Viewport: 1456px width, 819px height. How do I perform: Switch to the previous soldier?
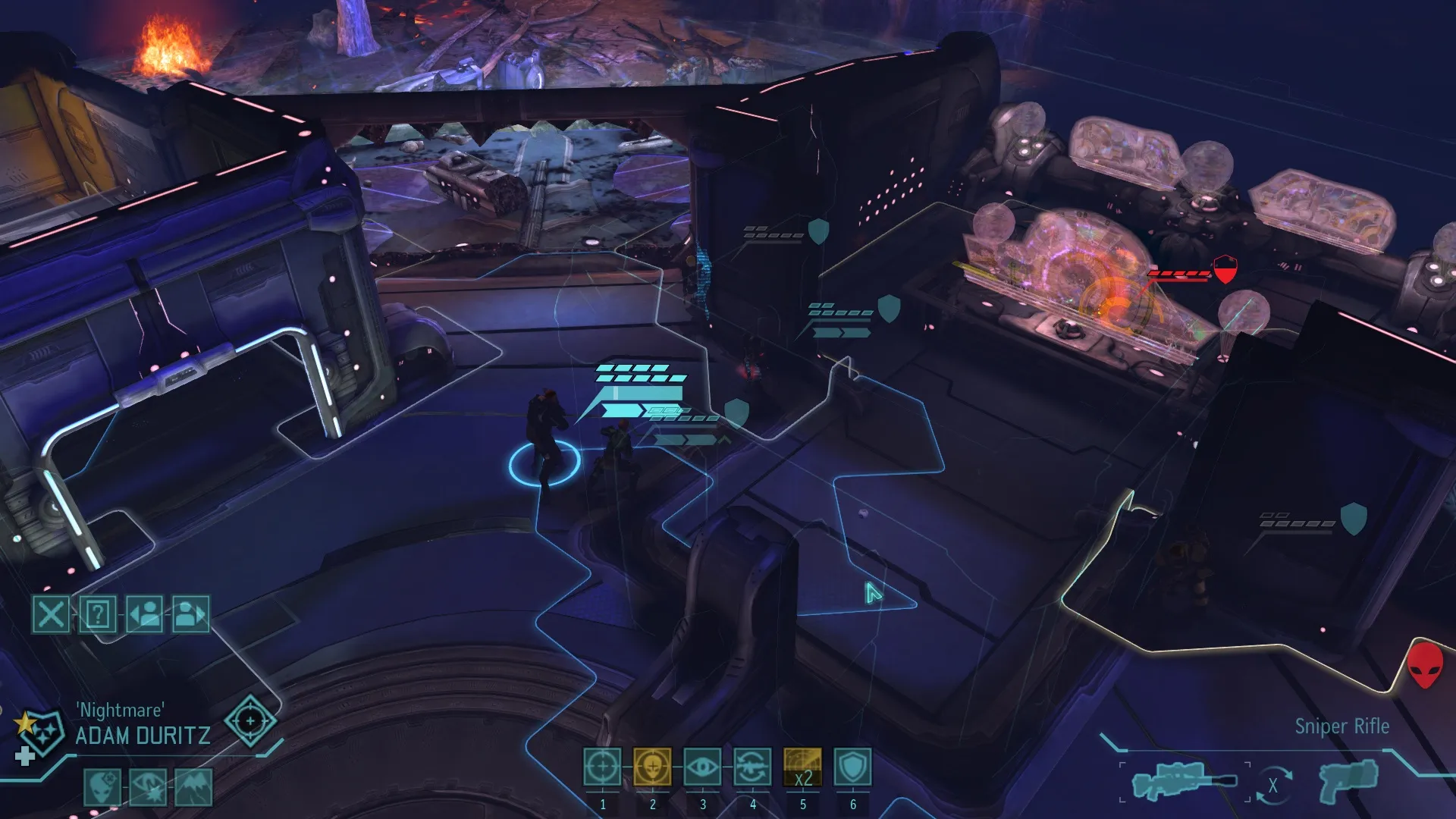click(145, 613)
